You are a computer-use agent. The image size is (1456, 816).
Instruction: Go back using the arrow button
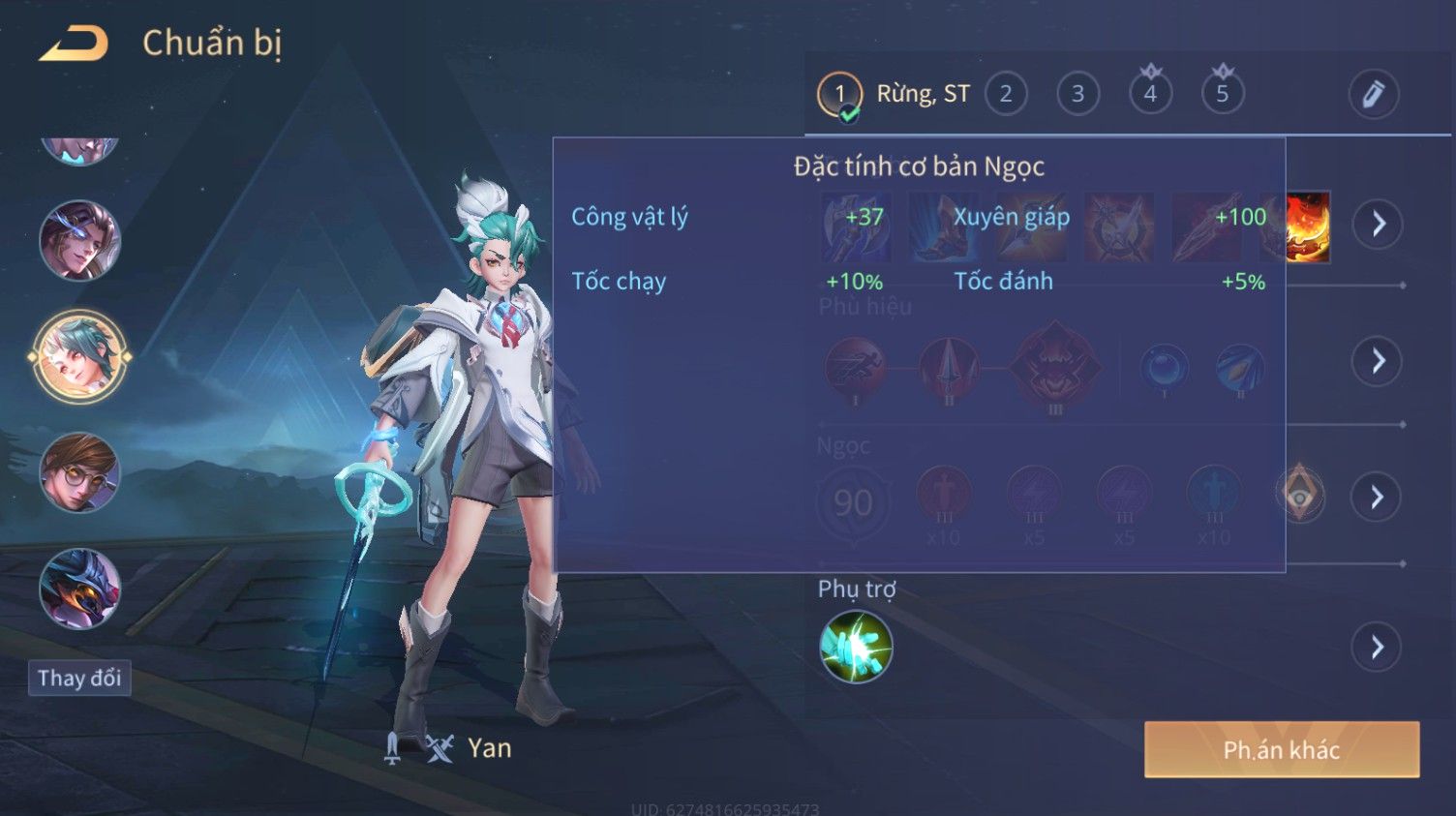74,44
